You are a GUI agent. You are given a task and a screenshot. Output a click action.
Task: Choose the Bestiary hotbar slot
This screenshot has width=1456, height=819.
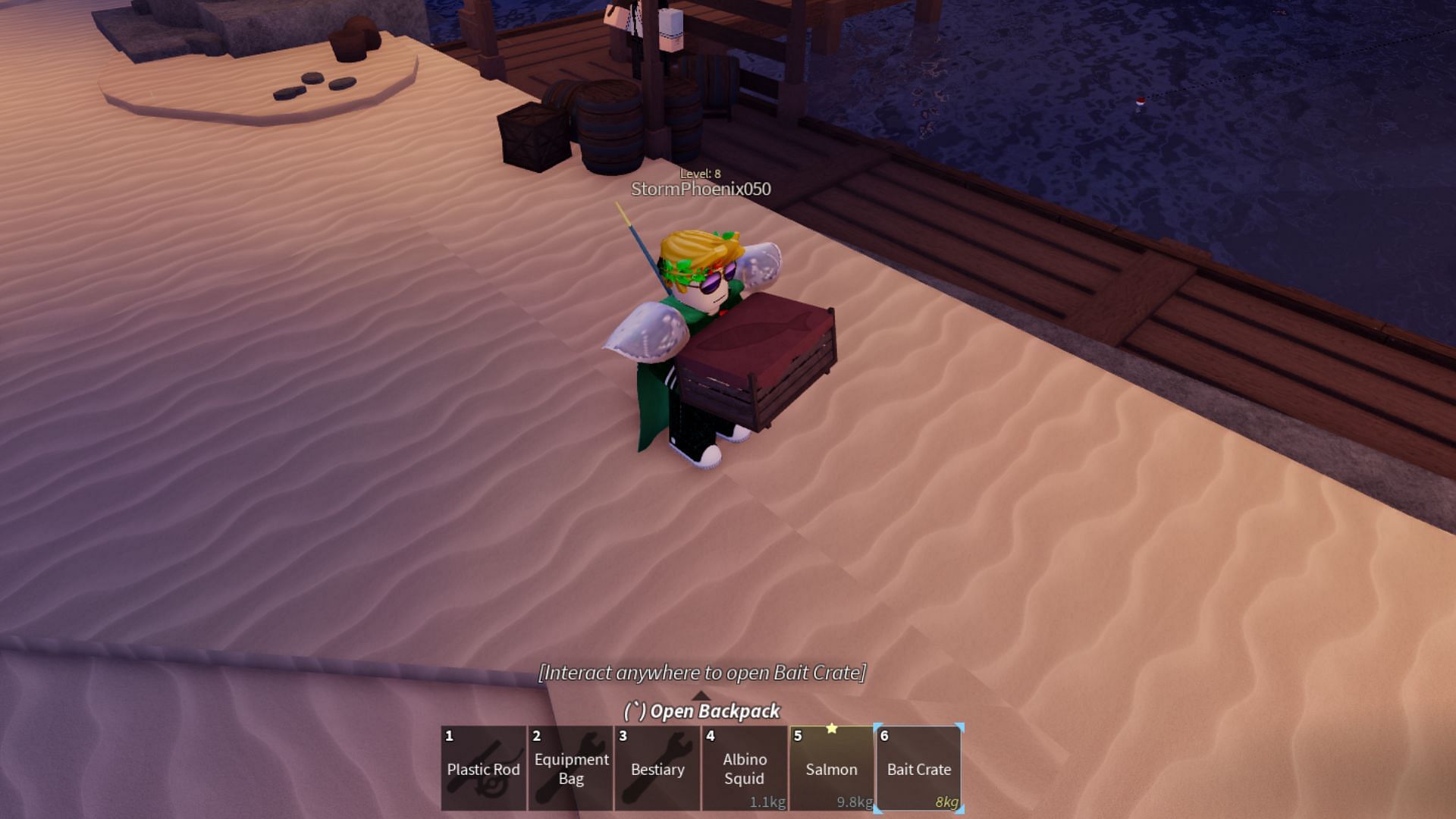[657, 768]
